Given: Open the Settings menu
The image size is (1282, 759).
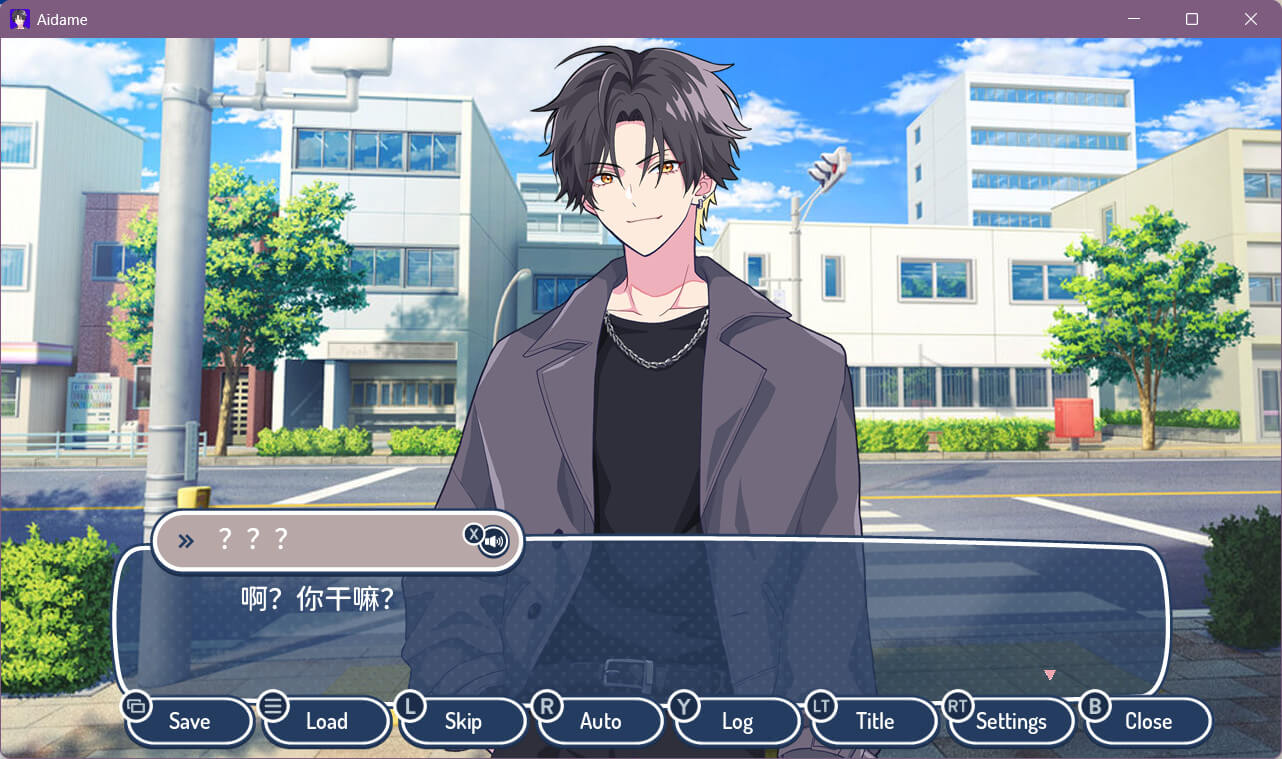Looking at the screenshot, I should pyautogui.click(x=1011, y=721).
